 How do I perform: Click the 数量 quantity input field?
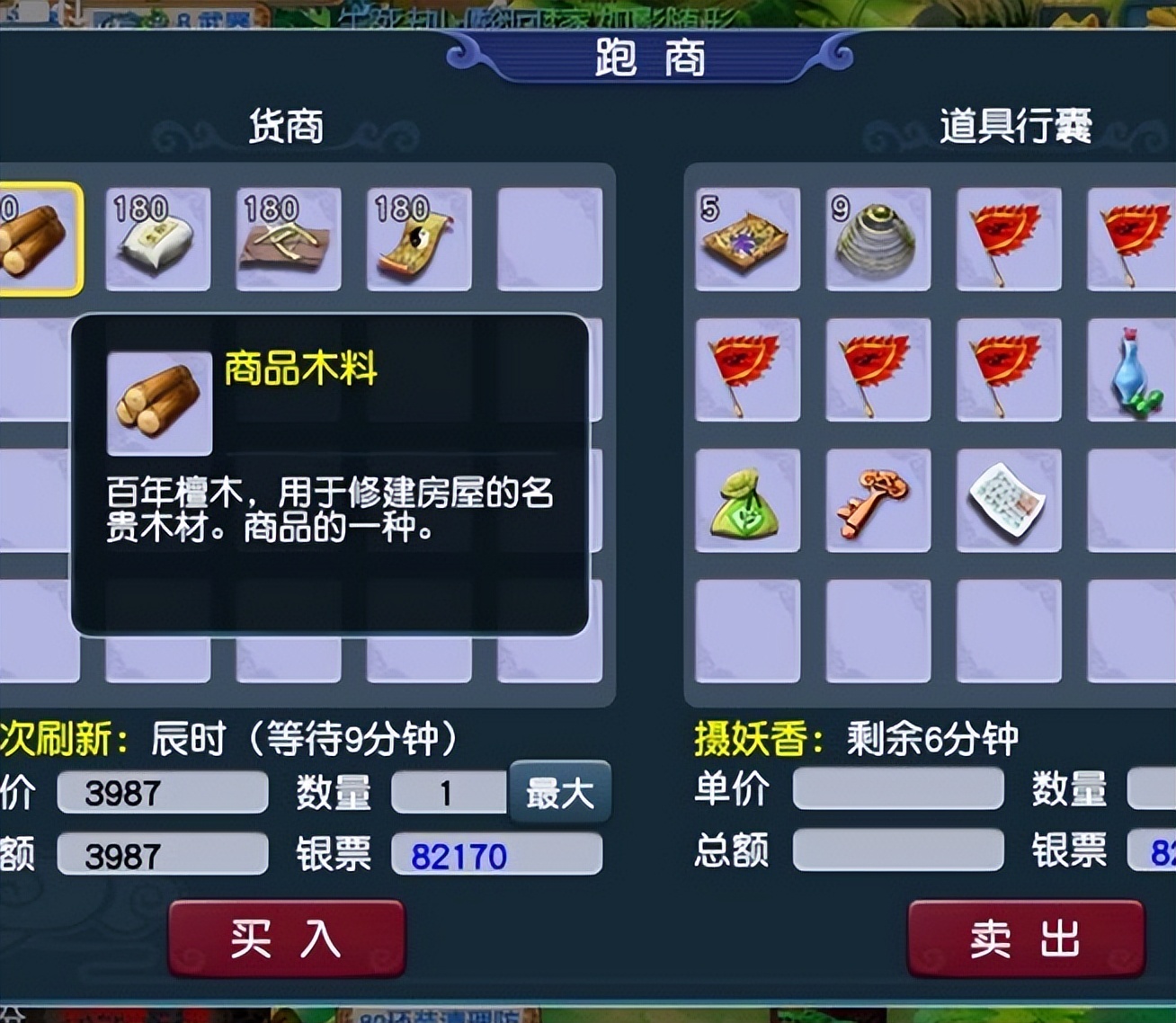coord(450,791)
